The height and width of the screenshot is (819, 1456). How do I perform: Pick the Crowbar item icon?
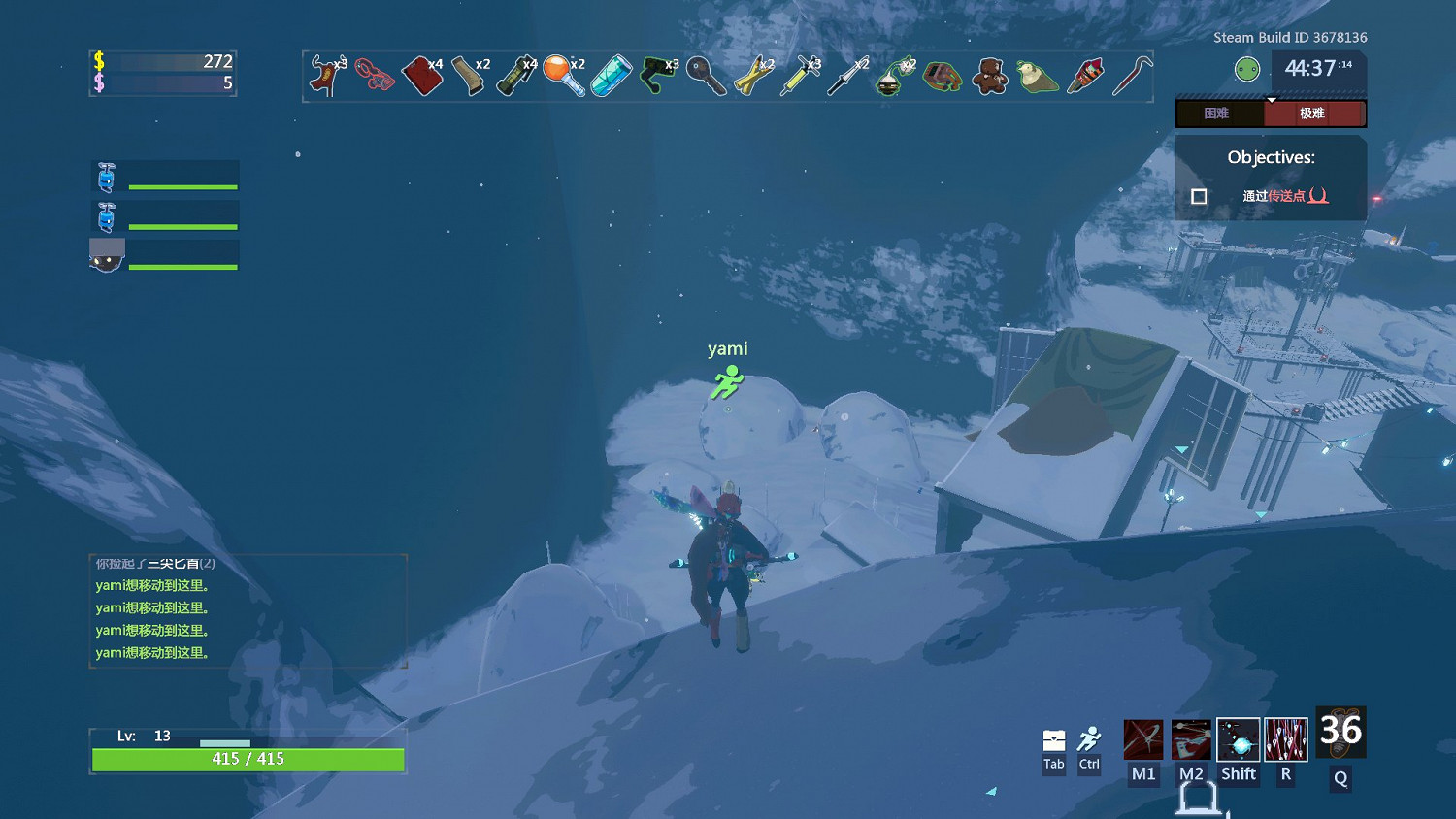(1131, 76)
